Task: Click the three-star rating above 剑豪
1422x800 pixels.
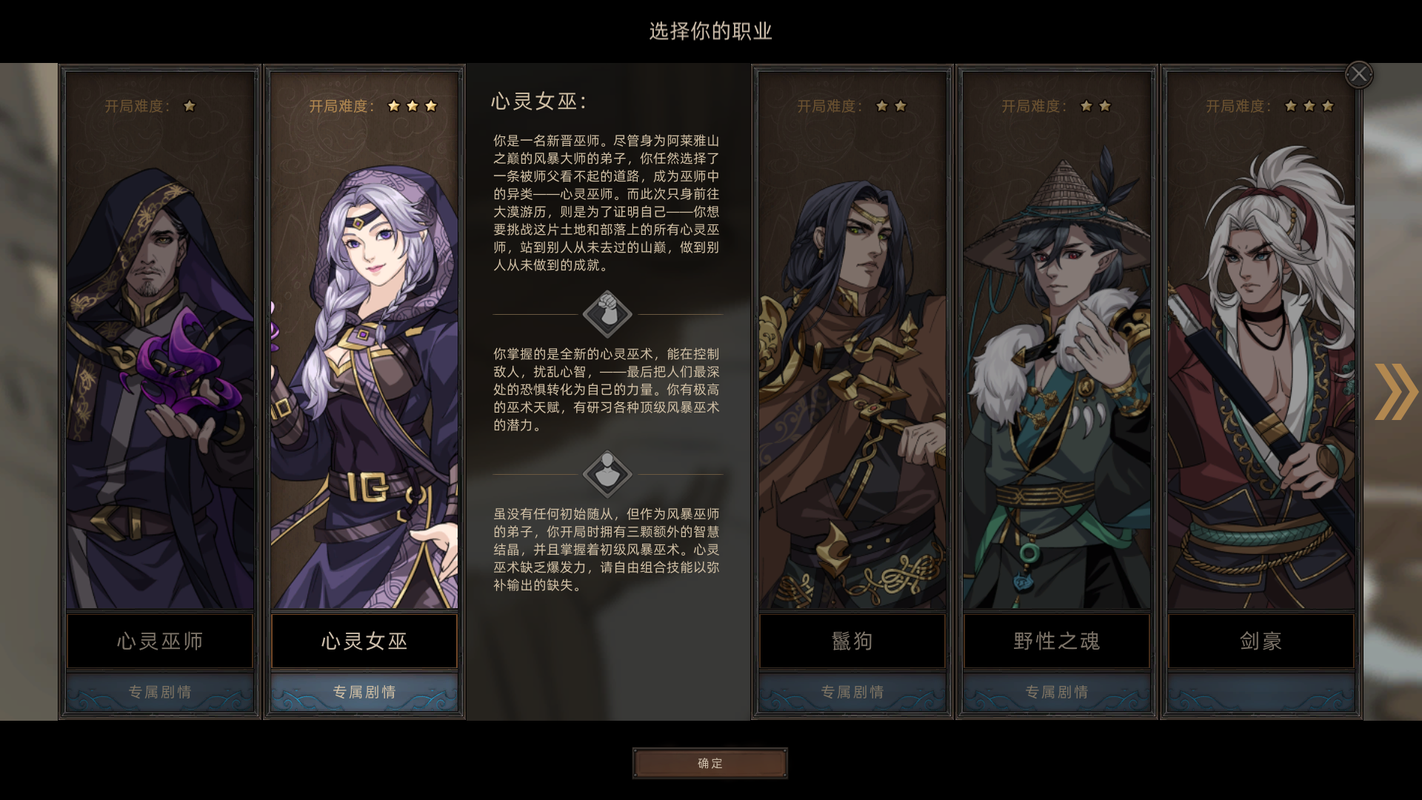Action: (x=1308, y=104)
